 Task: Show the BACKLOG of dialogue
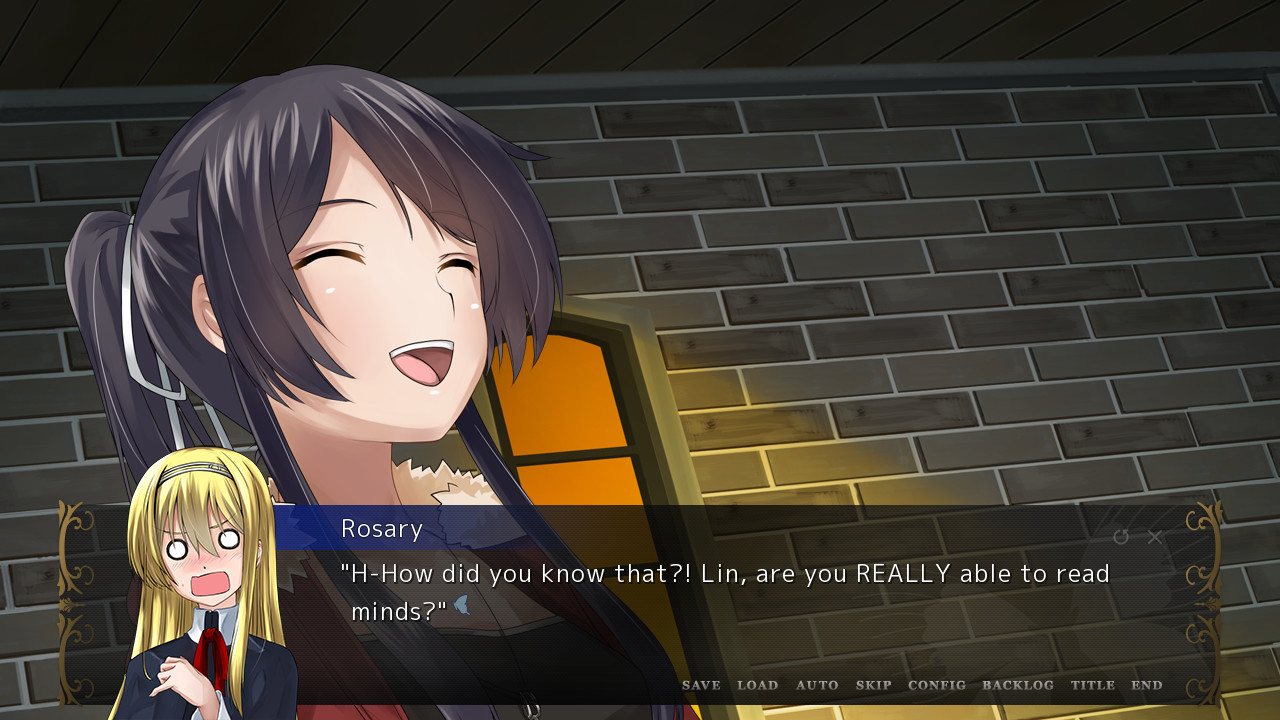coord(1018,685)
